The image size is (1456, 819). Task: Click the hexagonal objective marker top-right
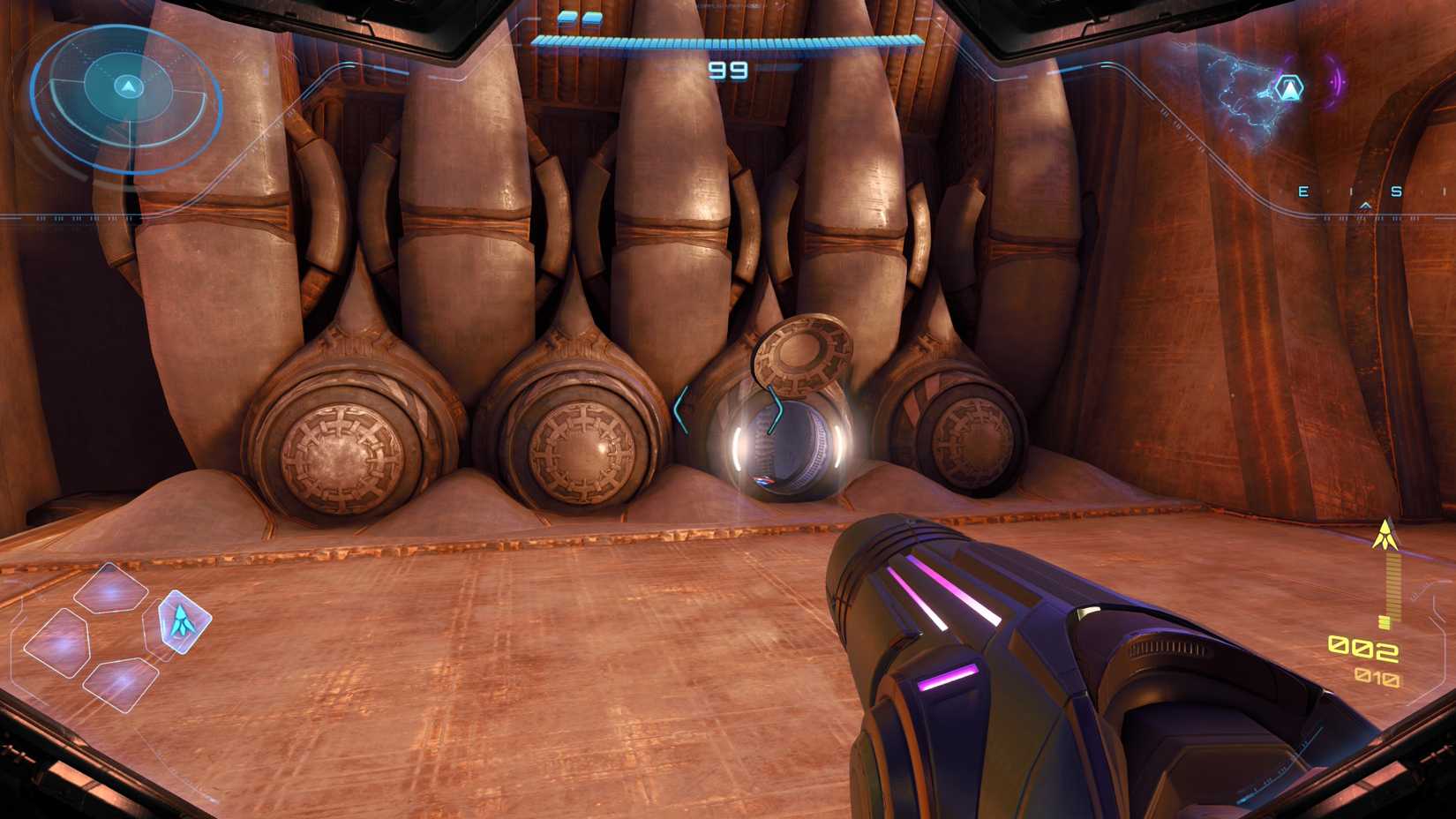[1287, 88]
